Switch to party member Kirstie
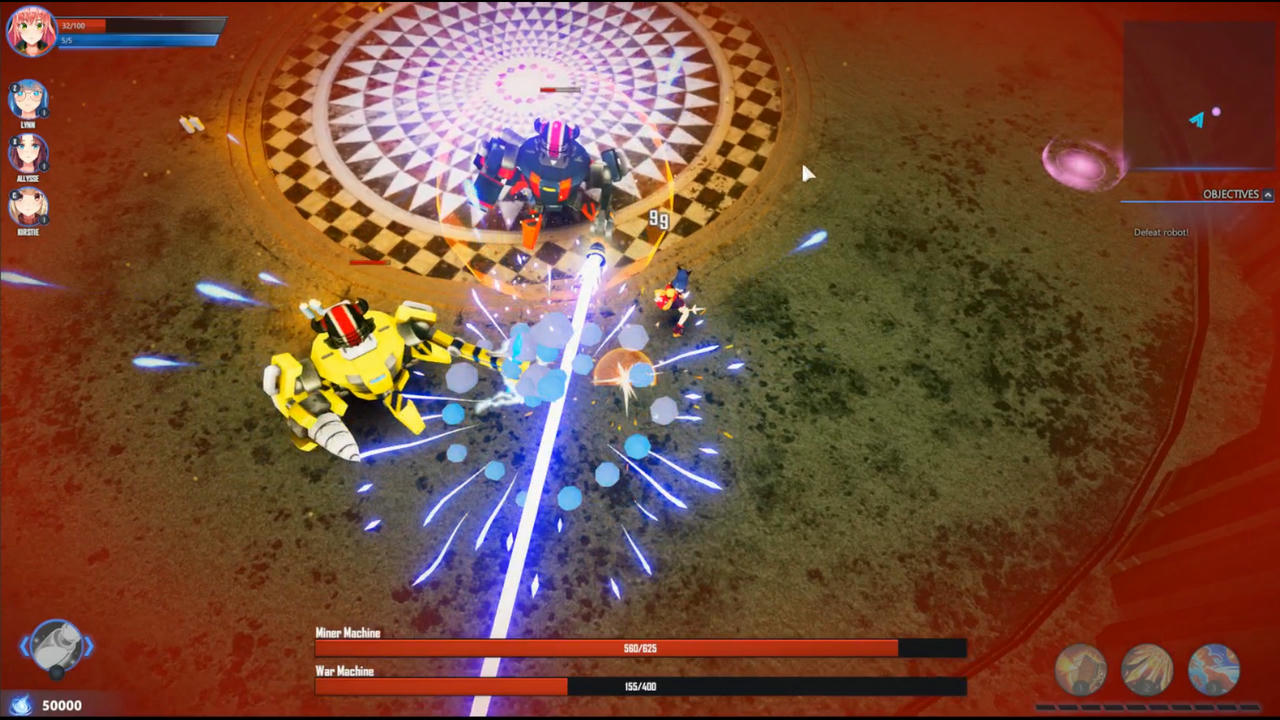The width and height of the screenshot is (1280, 720). coord(28,206)
